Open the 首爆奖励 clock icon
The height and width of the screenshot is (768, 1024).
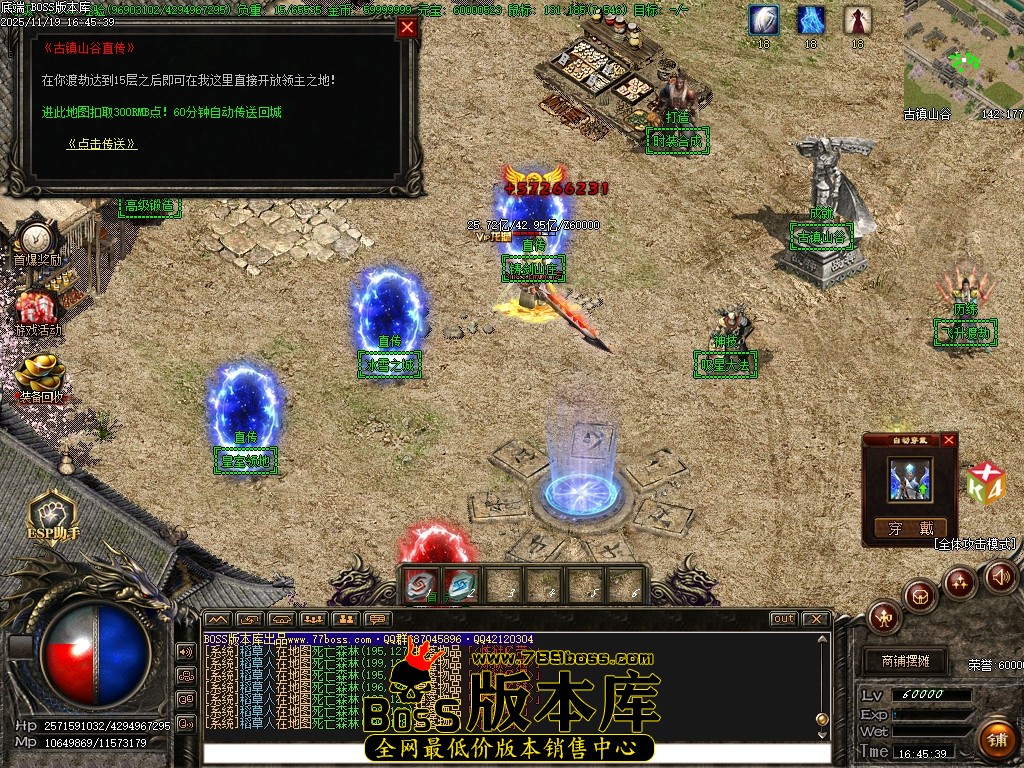coord(36,238)
